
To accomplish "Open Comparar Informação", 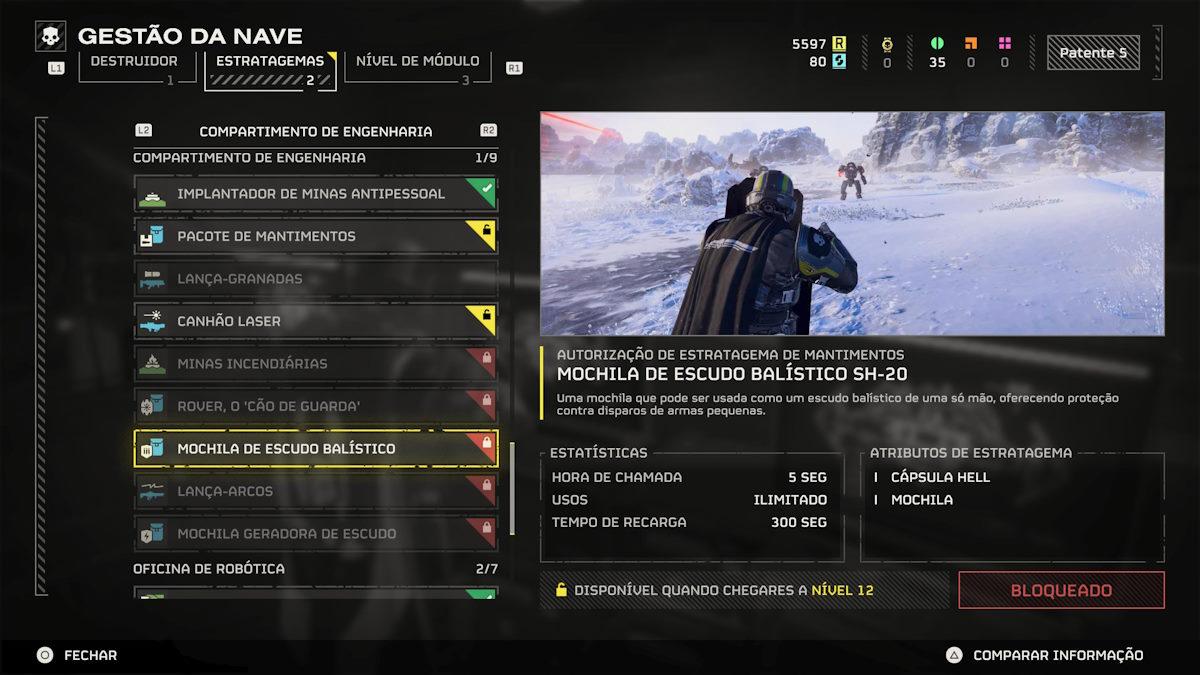I will tap(1045, 655).
